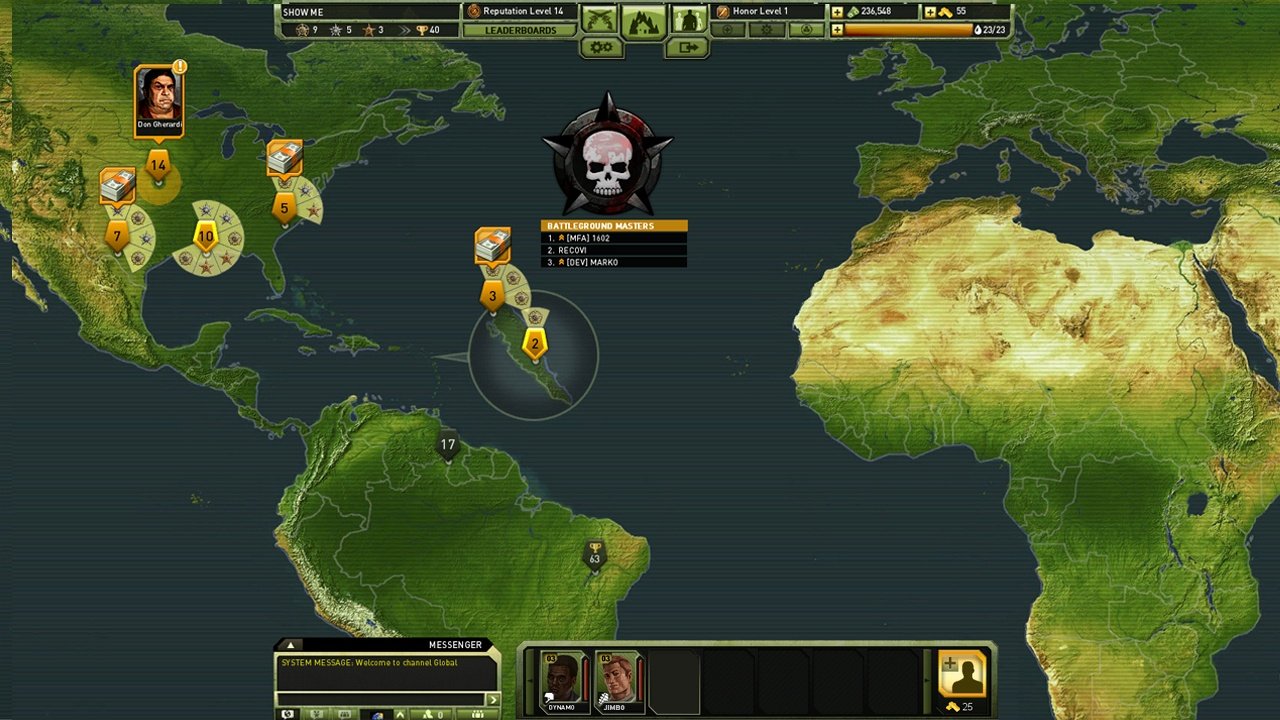Select the highlighted base camp icon
Image resolution: width=1280 pixels, height=720 pixels.
pos(645,22)
